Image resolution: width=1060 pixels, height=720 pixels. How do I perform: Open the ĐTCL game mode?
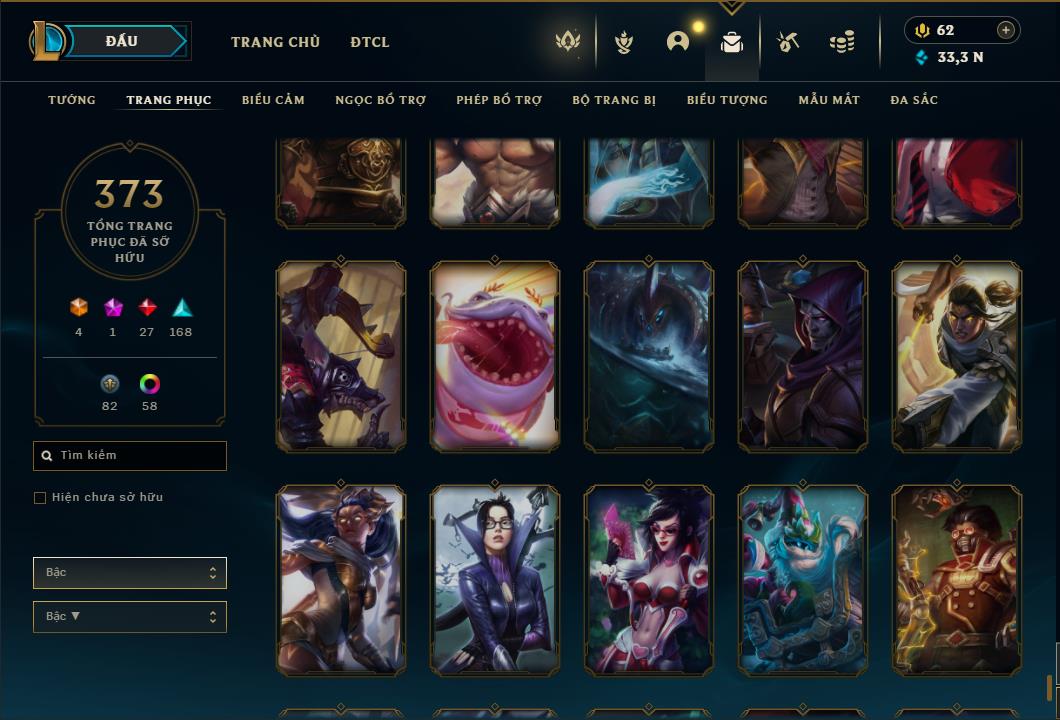(x=370, y=42)
